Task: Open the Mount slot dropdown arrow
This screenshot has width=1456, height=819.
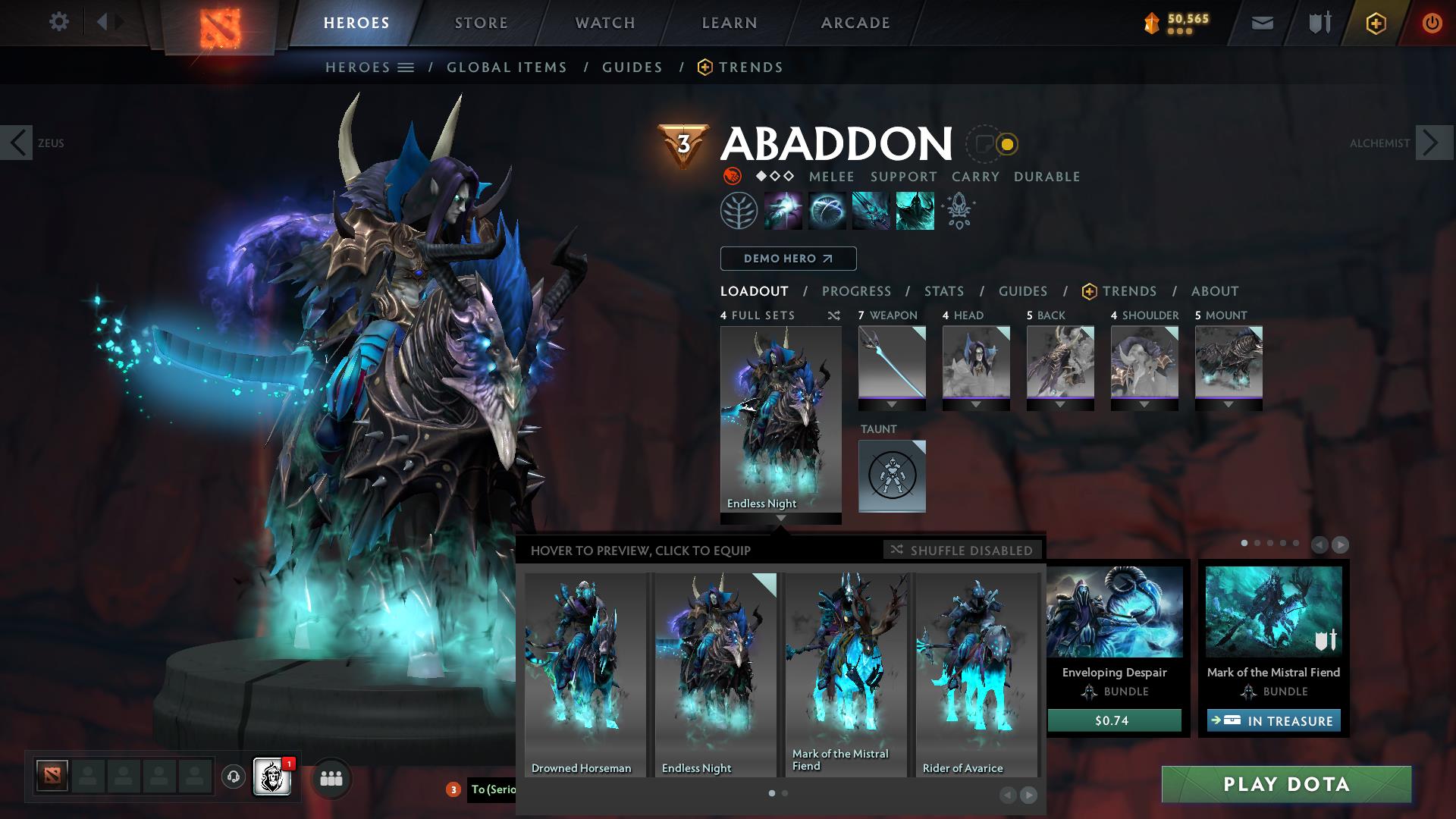Action: (x=1228, y=405)
